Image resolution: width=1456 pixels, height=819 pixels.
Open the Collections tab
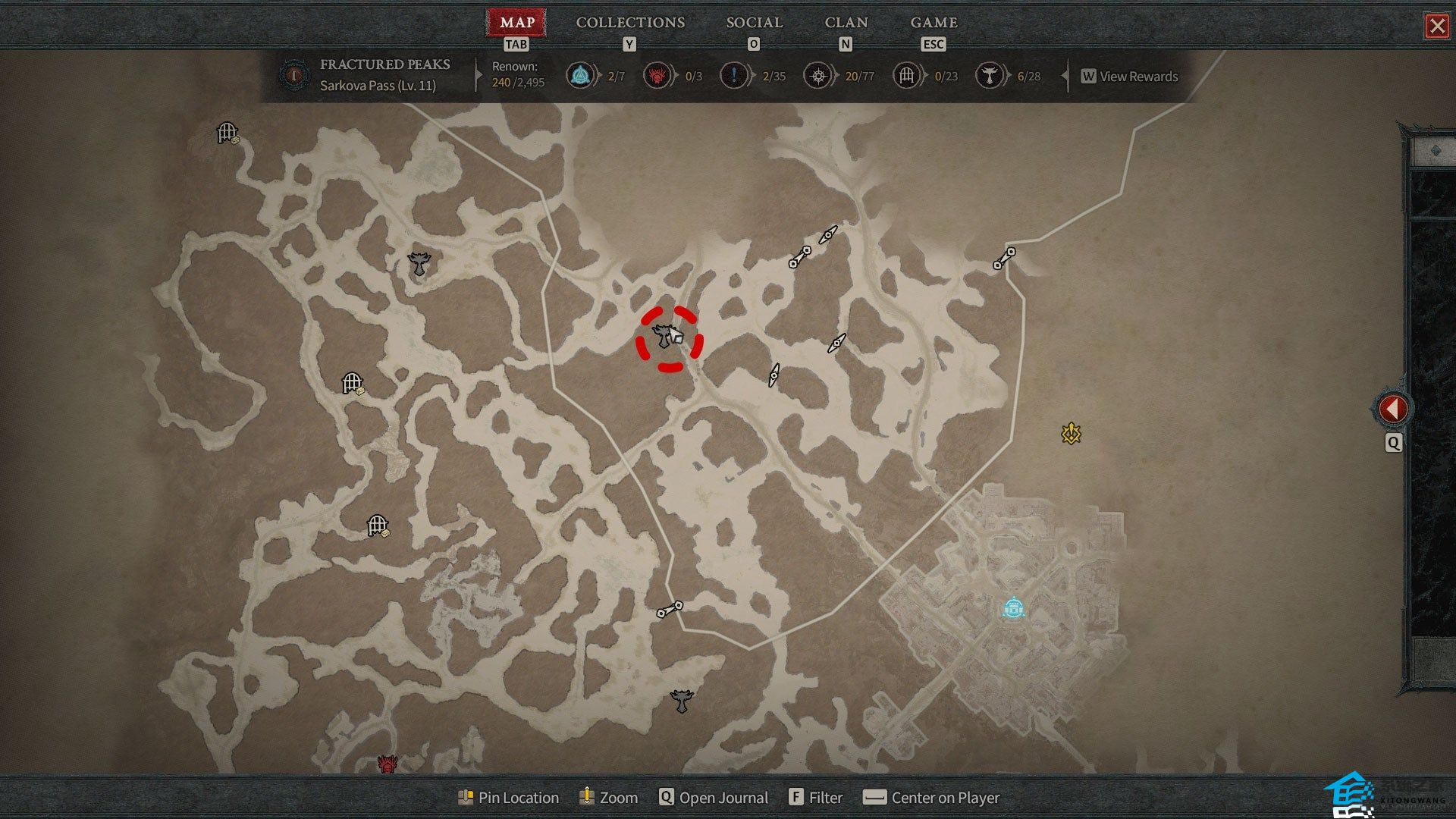coord(630,23)
